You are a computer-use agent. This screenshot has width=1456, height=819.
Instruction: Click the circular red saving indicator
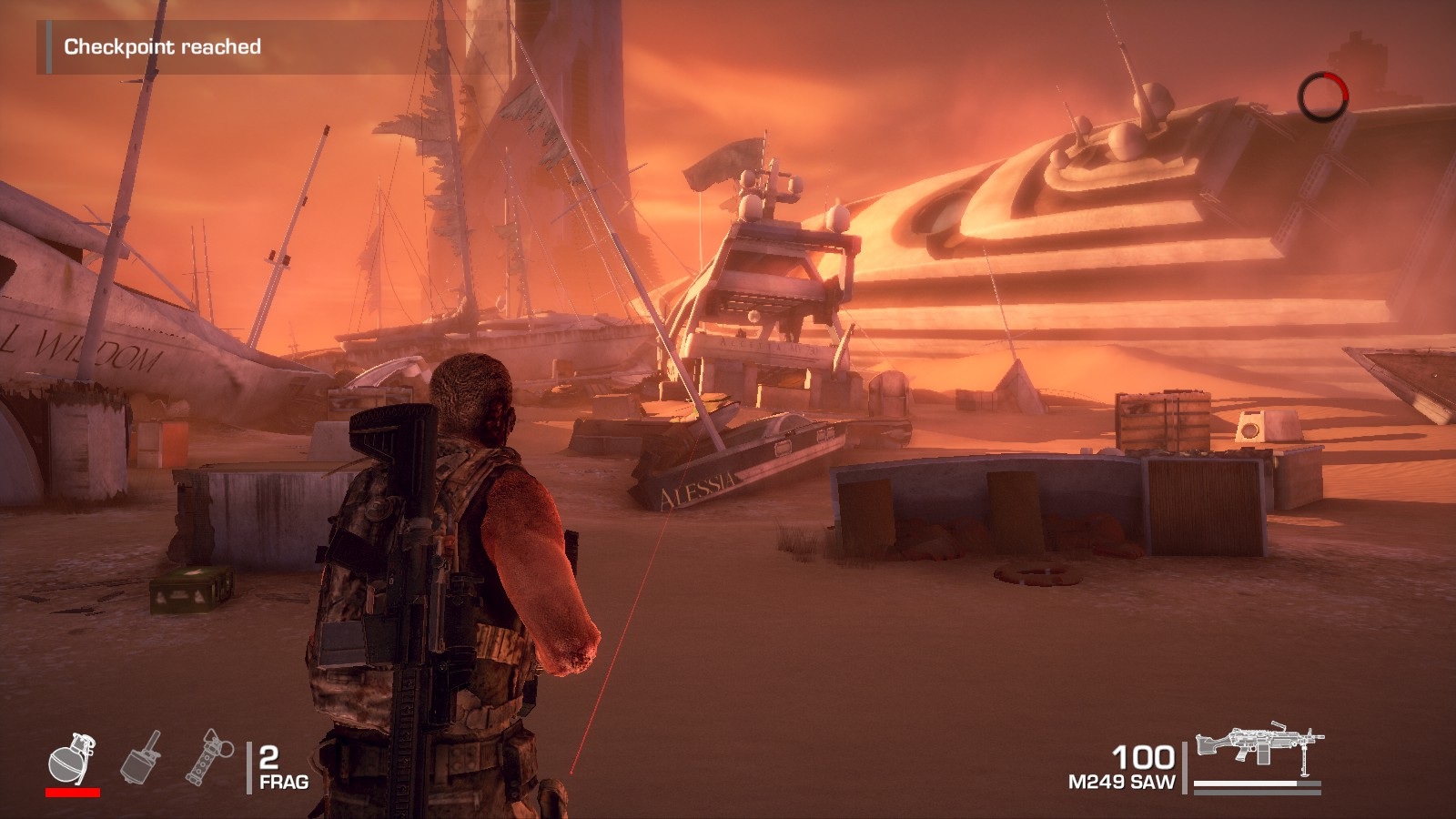[x=1322, y=96]
